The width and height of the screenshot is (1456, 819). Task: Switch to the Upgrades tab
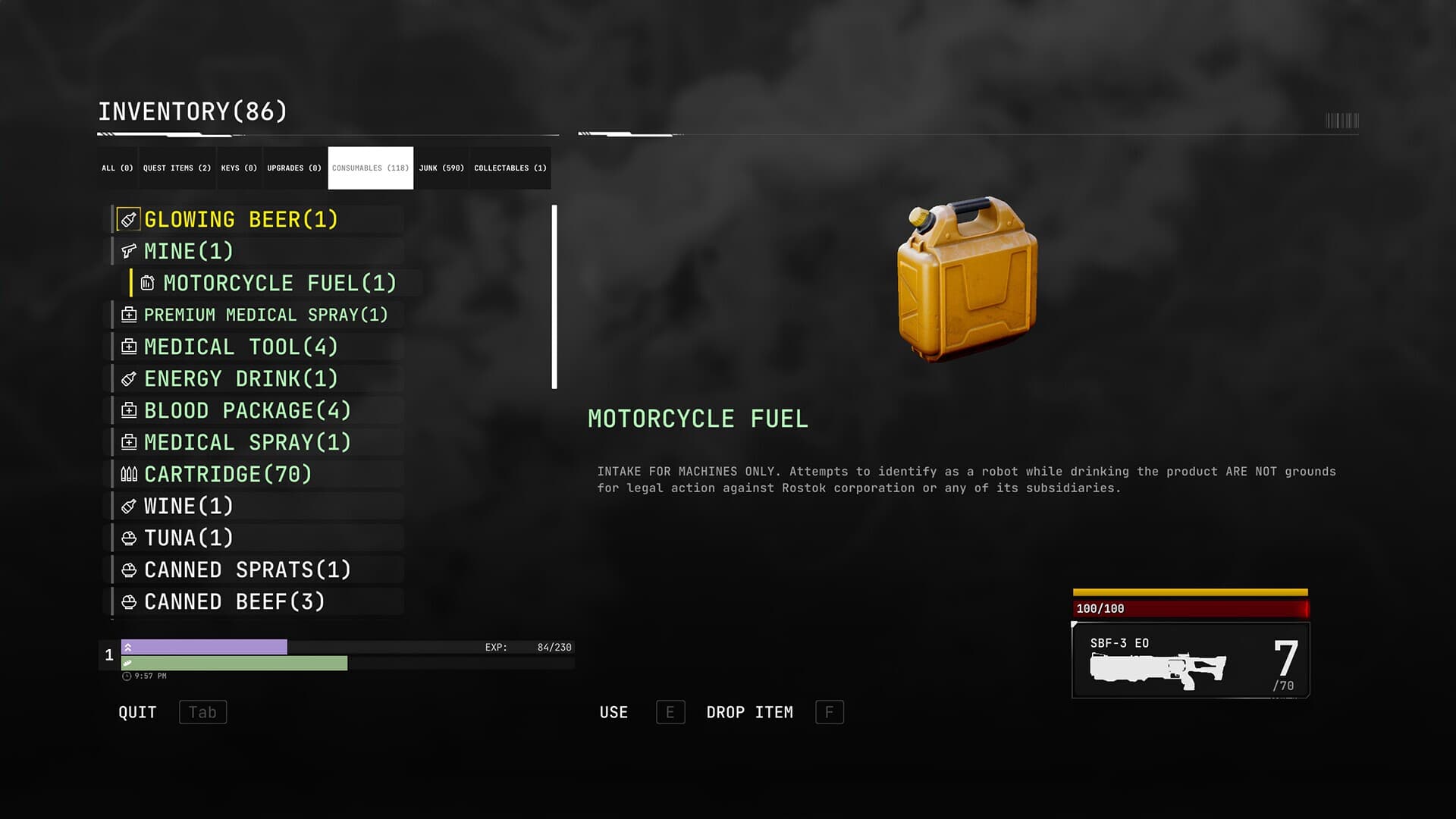point(294,168)
